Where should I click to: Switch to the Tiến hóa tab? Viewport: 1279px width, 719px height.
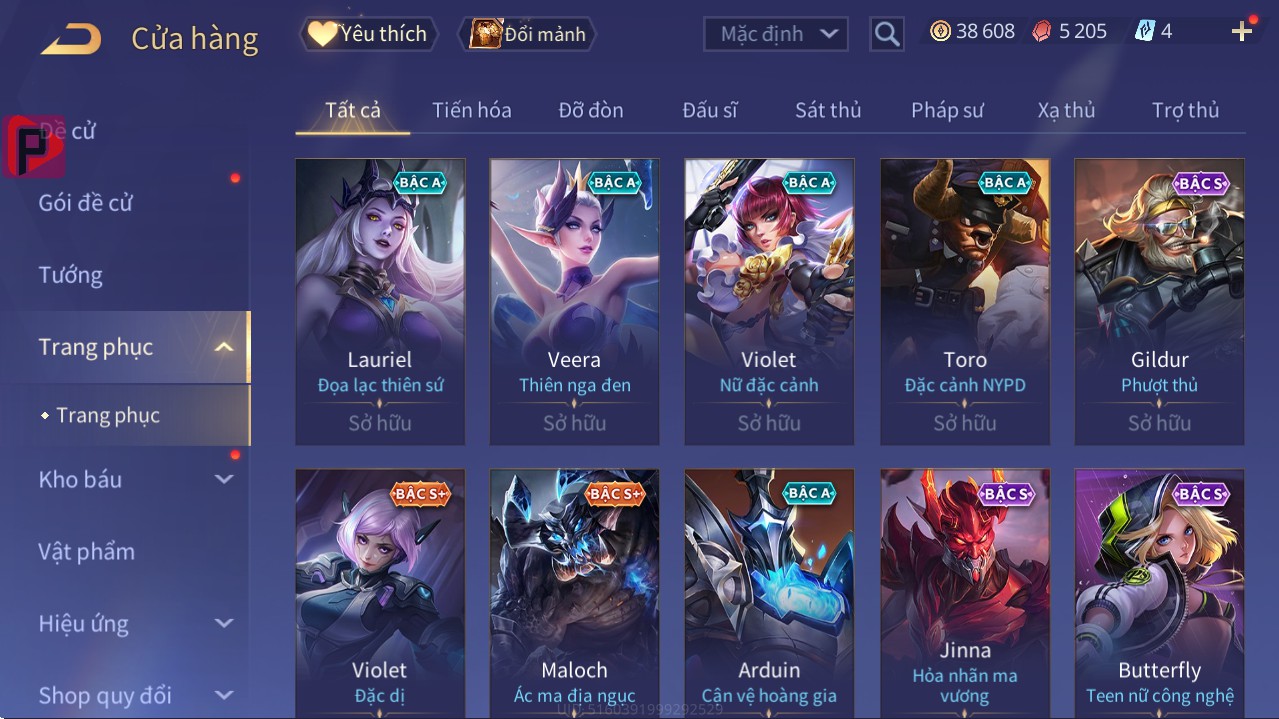(471, 110)
